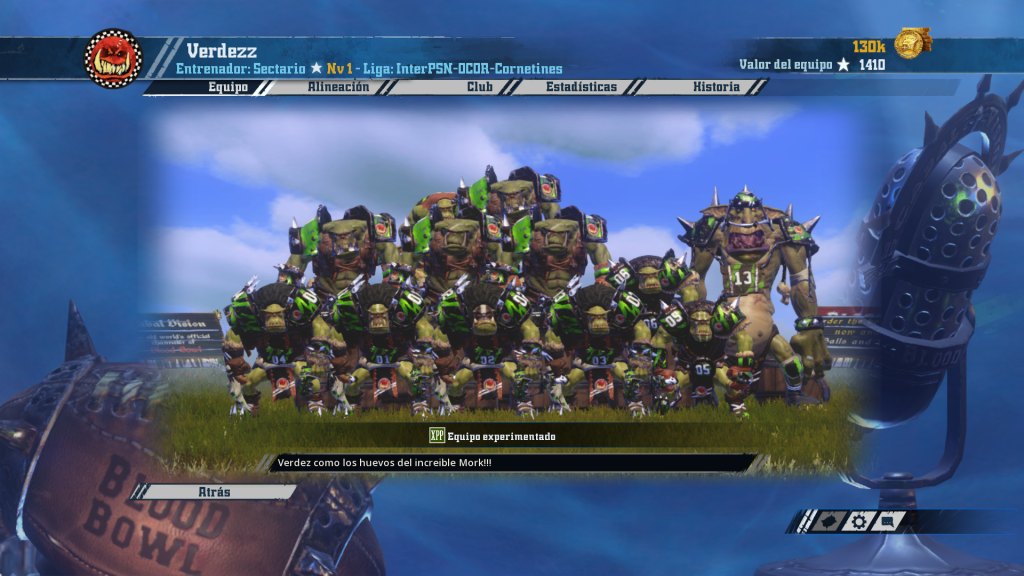This screenshot has width=1024, height=576.
Task: Go back with the Atrás button
Action: (x=215, y=492)
